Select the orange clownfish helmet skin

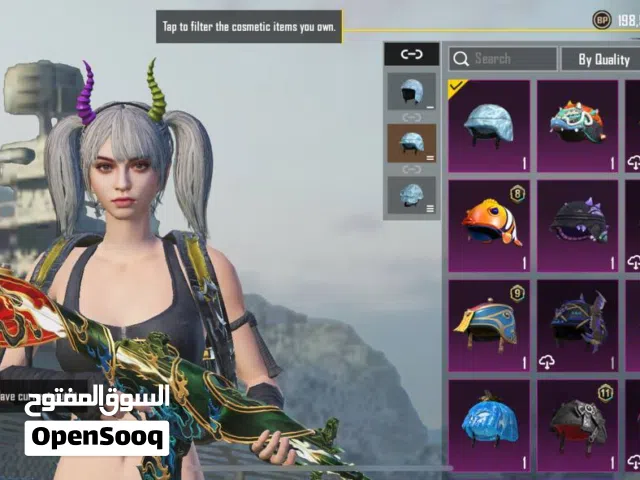coord(489,226)
